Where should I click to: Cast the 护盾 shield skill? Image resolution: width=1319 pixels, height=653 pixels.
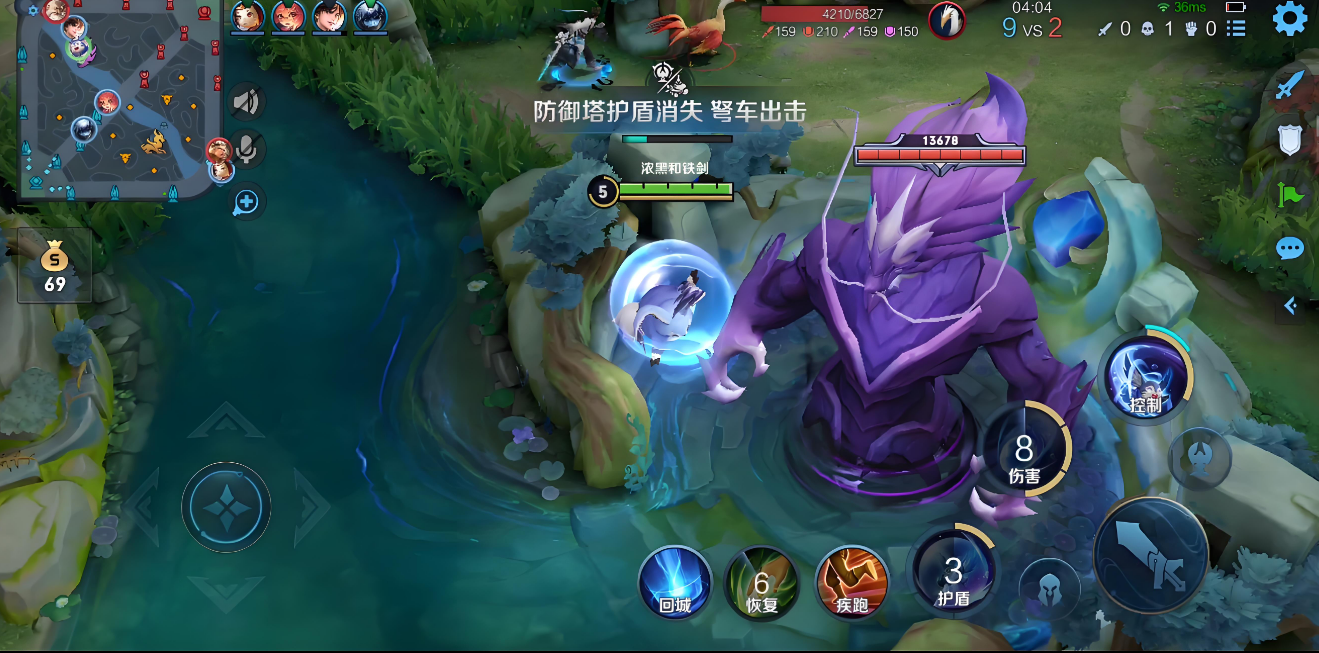tap(952, 573)
